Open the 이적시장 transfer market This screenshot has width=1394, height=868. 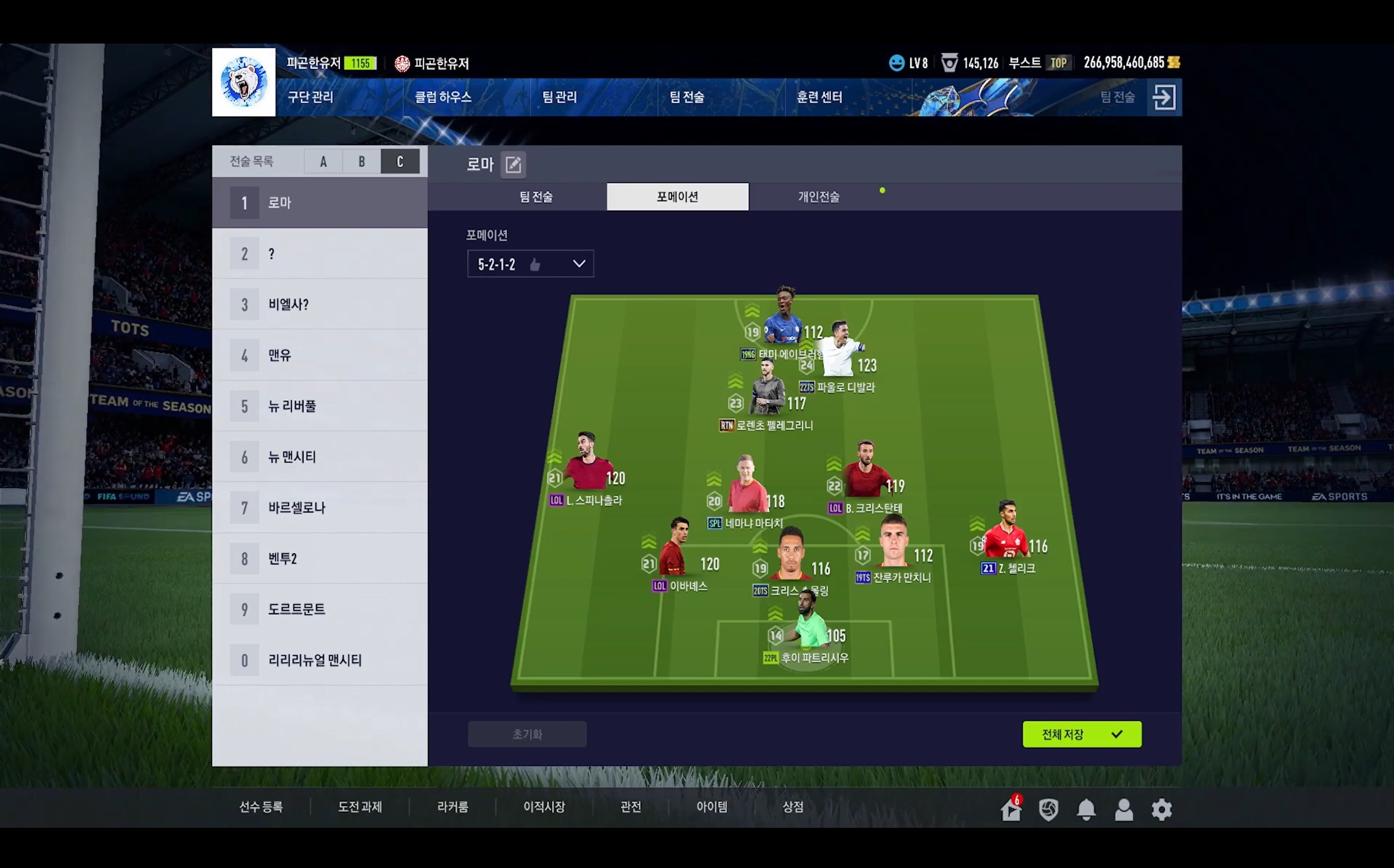click(544, 807)
